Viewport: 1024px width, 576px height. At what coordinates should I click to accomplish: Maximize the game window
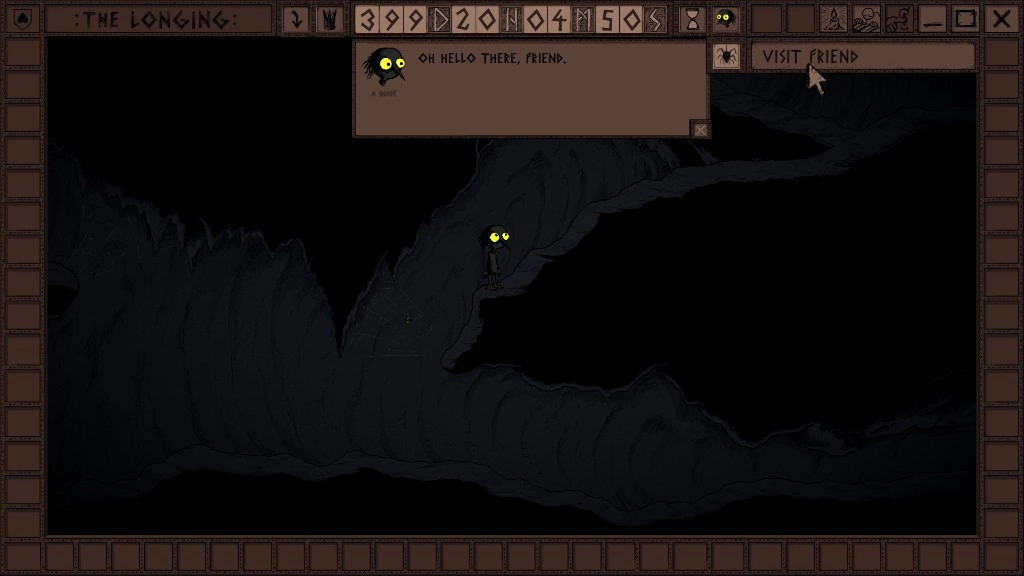coord(965,19)
